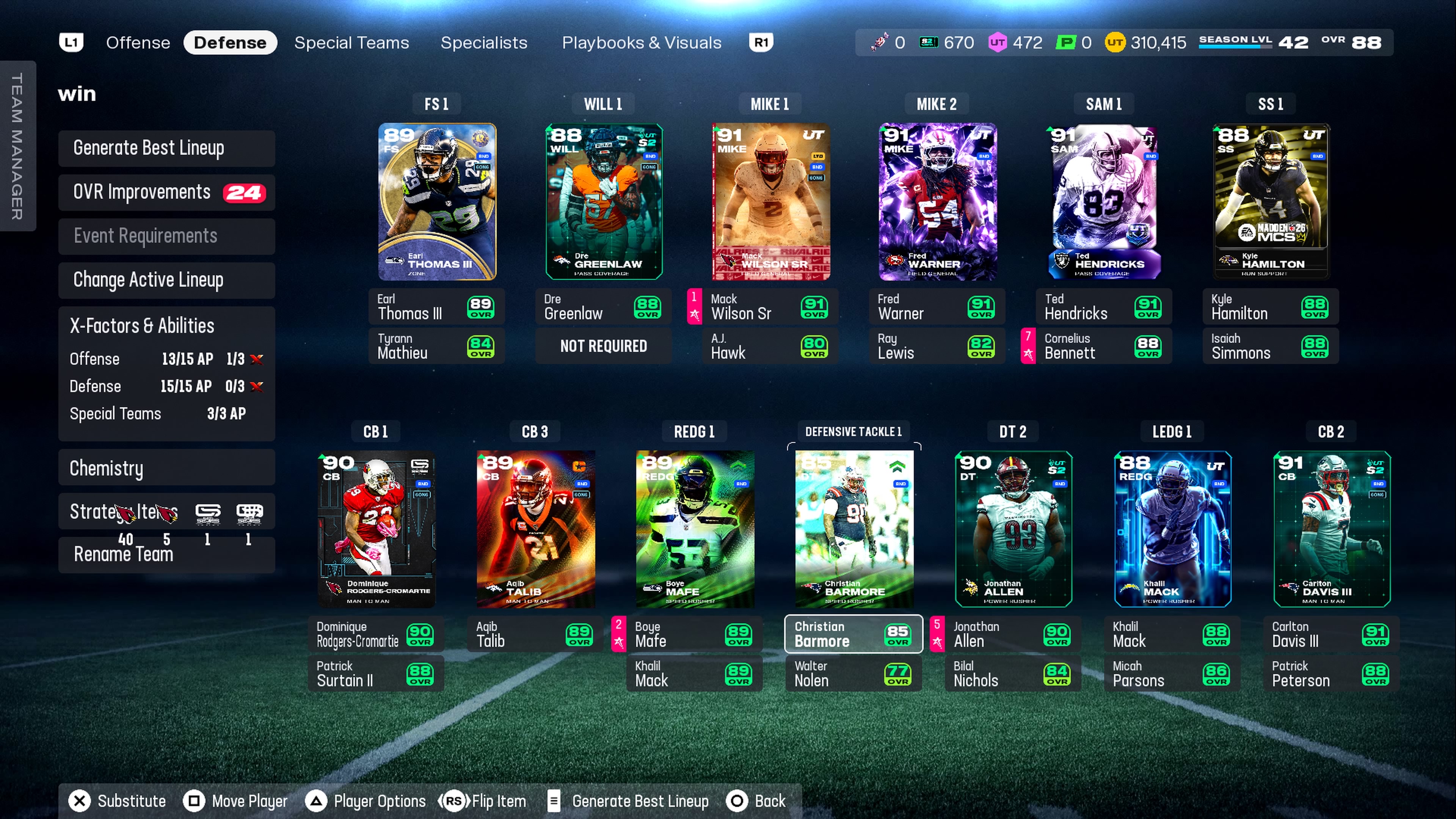Select backup Ray Lewis row
The image size is (1456, 819).
pyautogui.click(x=937, y=346)
